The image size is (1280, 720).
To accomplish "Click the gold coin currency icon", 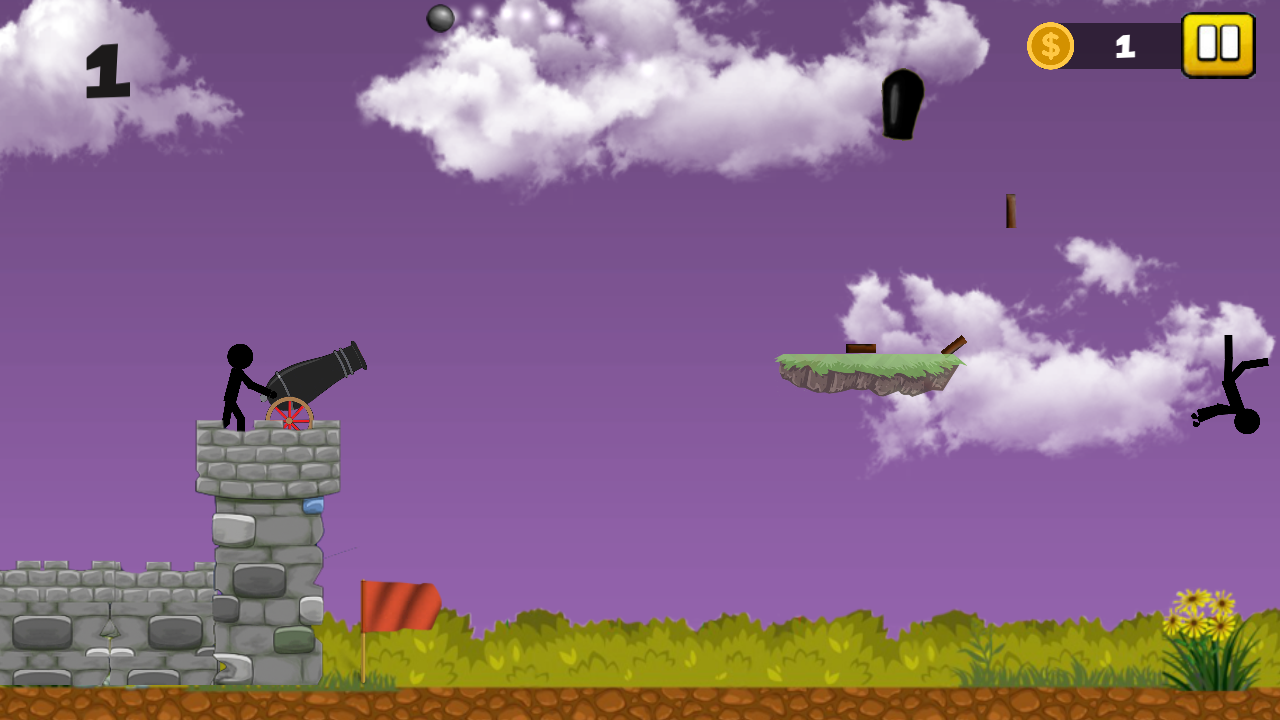I will [1051, 43].
